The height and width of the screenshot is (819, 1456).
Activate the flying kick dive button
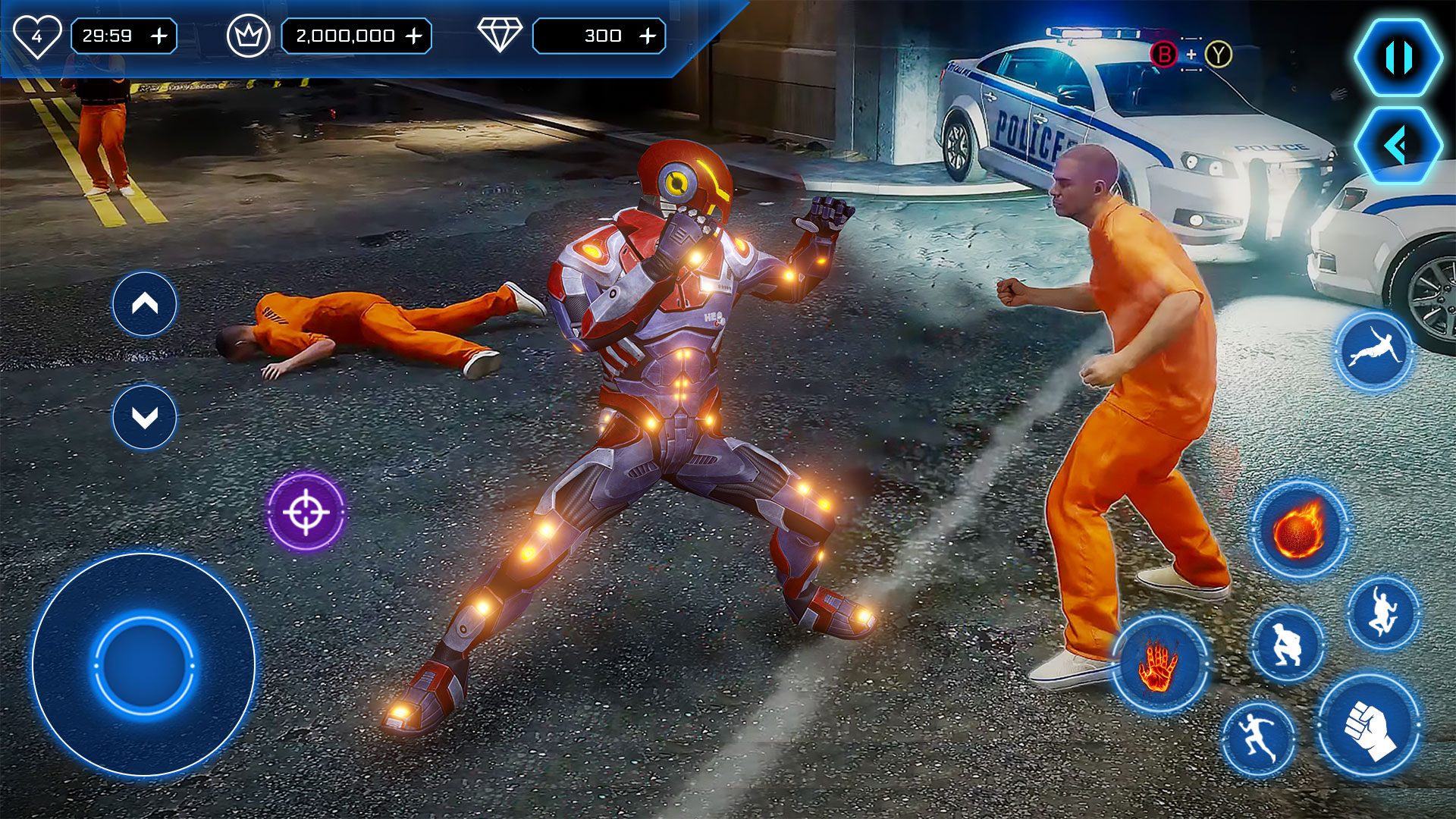coord(1373,352)
